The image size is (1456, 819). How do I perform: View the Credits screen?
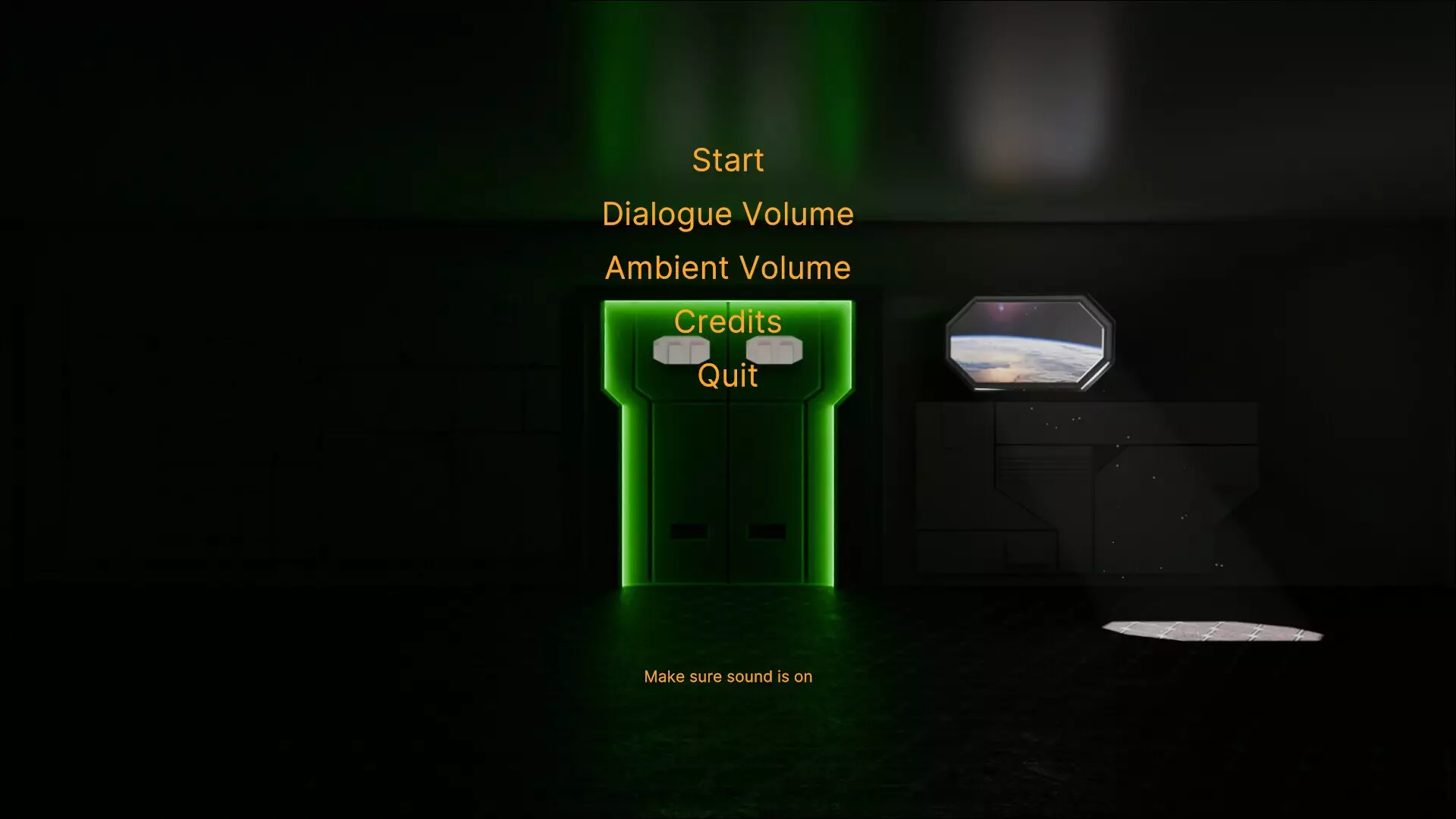727,321
